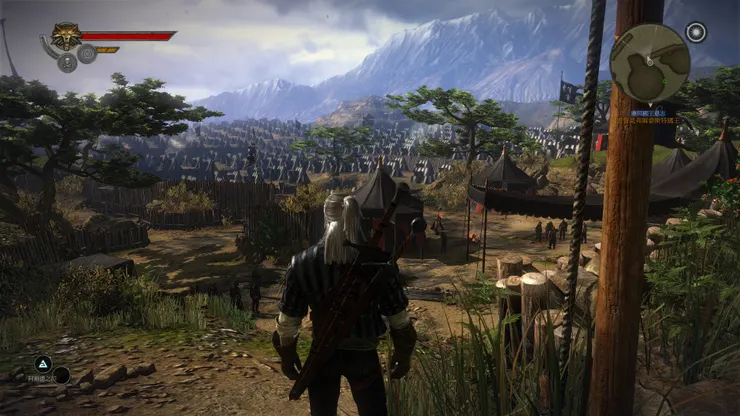The image size is (740, 416).
Task: Select the empty dark quick item slot
Action: (x=61, y=376)
